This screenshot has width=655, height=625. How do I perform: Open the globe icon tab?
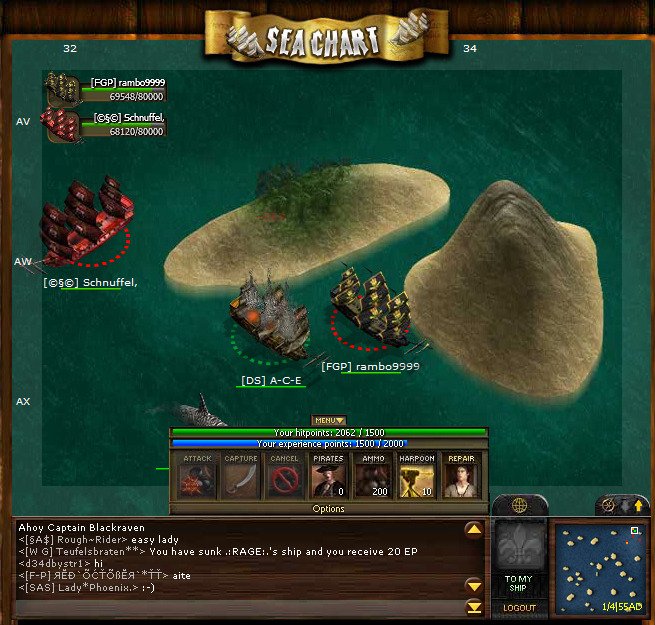[x=519, y=506]
